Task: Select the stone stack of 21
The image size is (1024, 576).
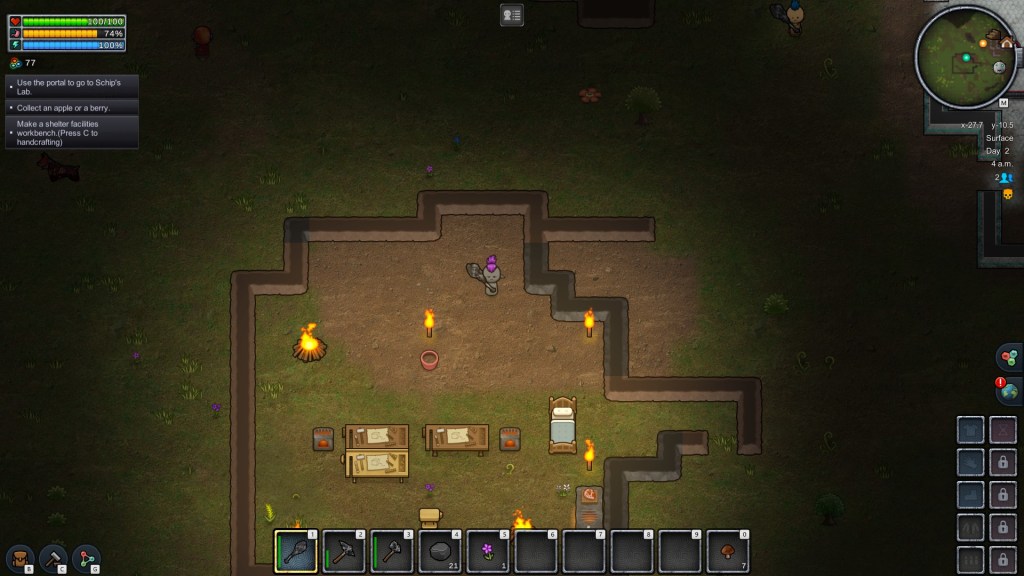Action: (441, 550)
